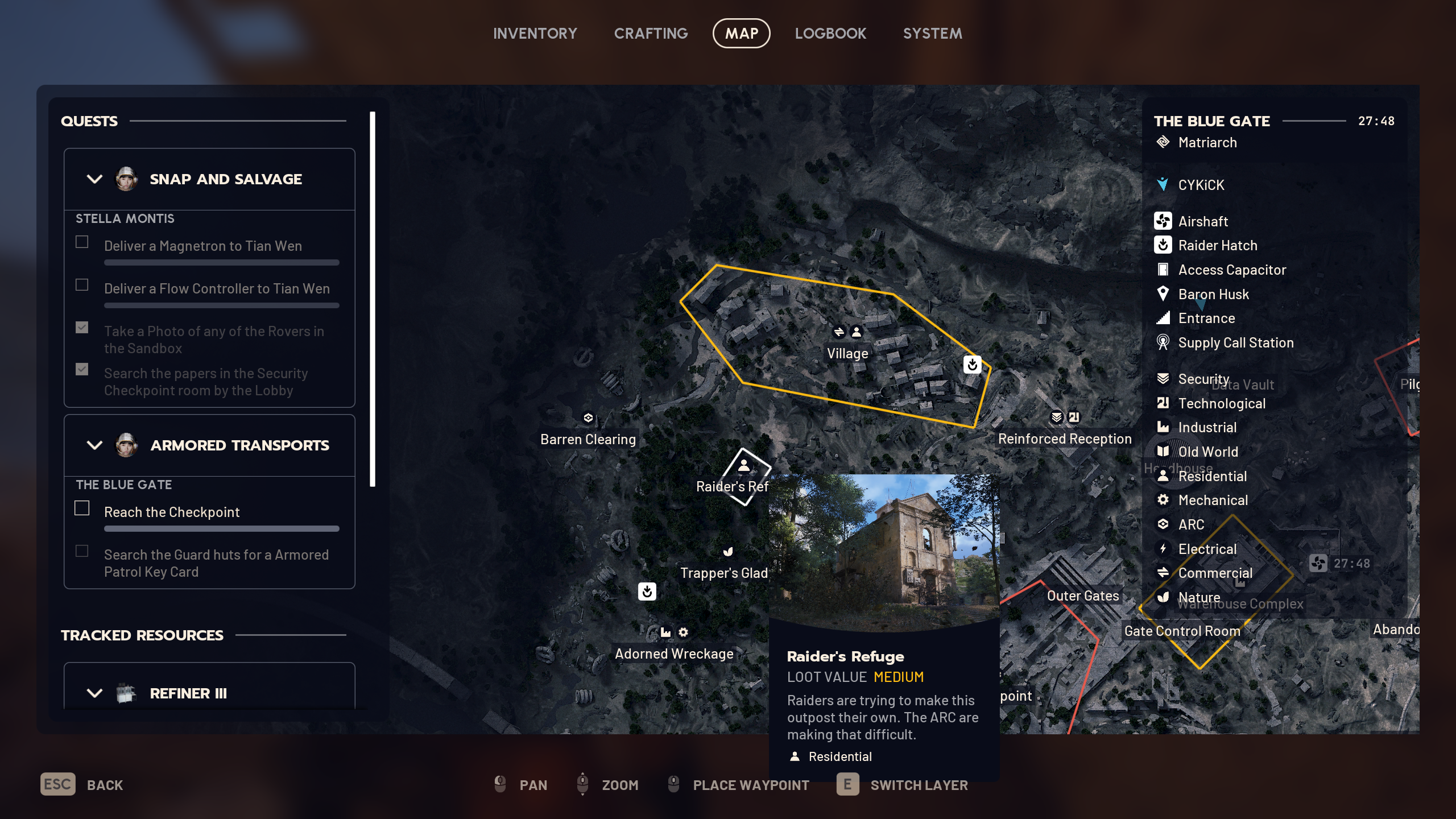This screenshot has width=1456, height=819.
Task: Open the LOGBOOK tab
Action: point(830,33)
